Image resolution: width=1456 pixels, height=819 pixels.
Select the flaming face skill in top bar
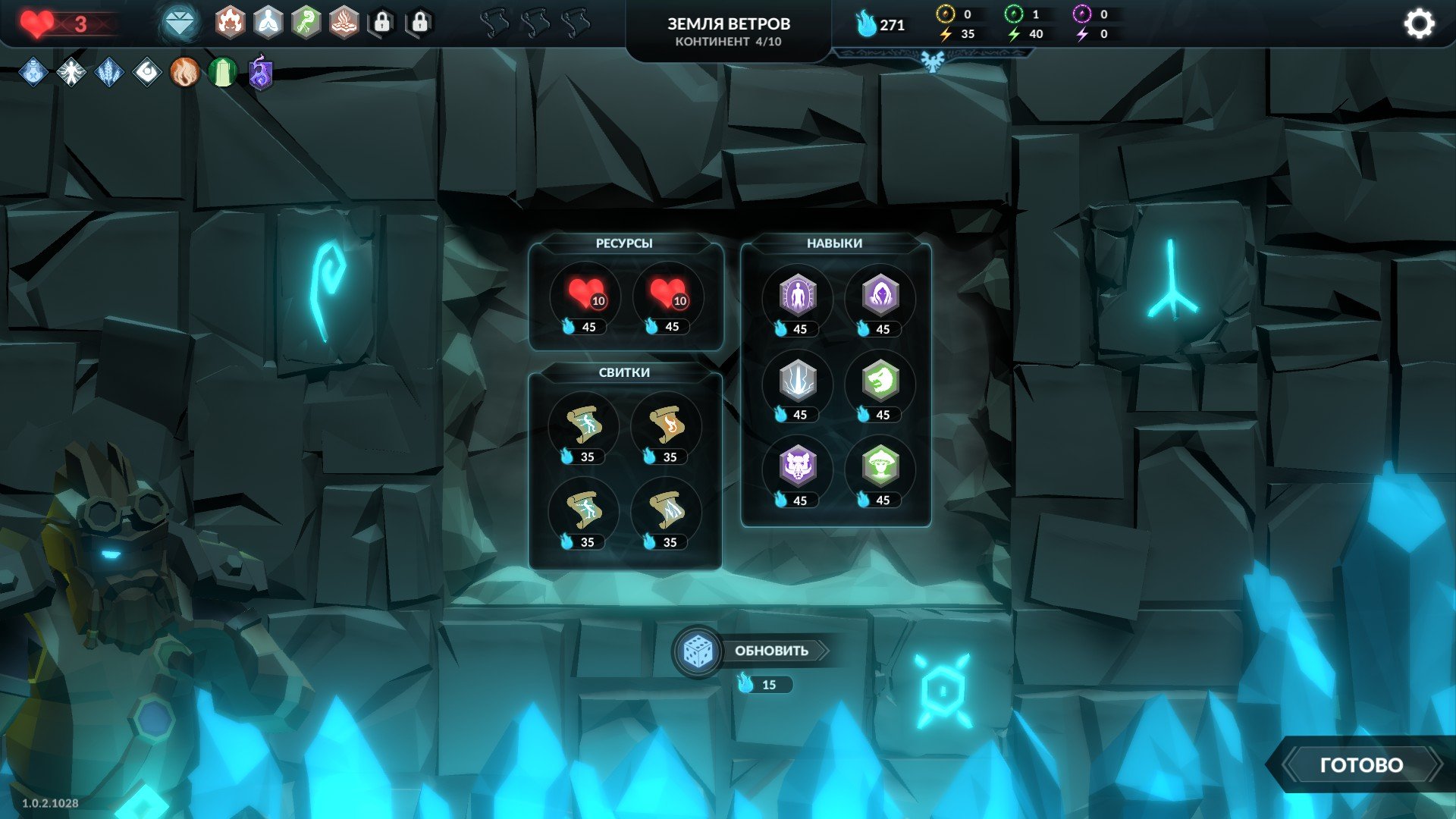pos(230,23)
